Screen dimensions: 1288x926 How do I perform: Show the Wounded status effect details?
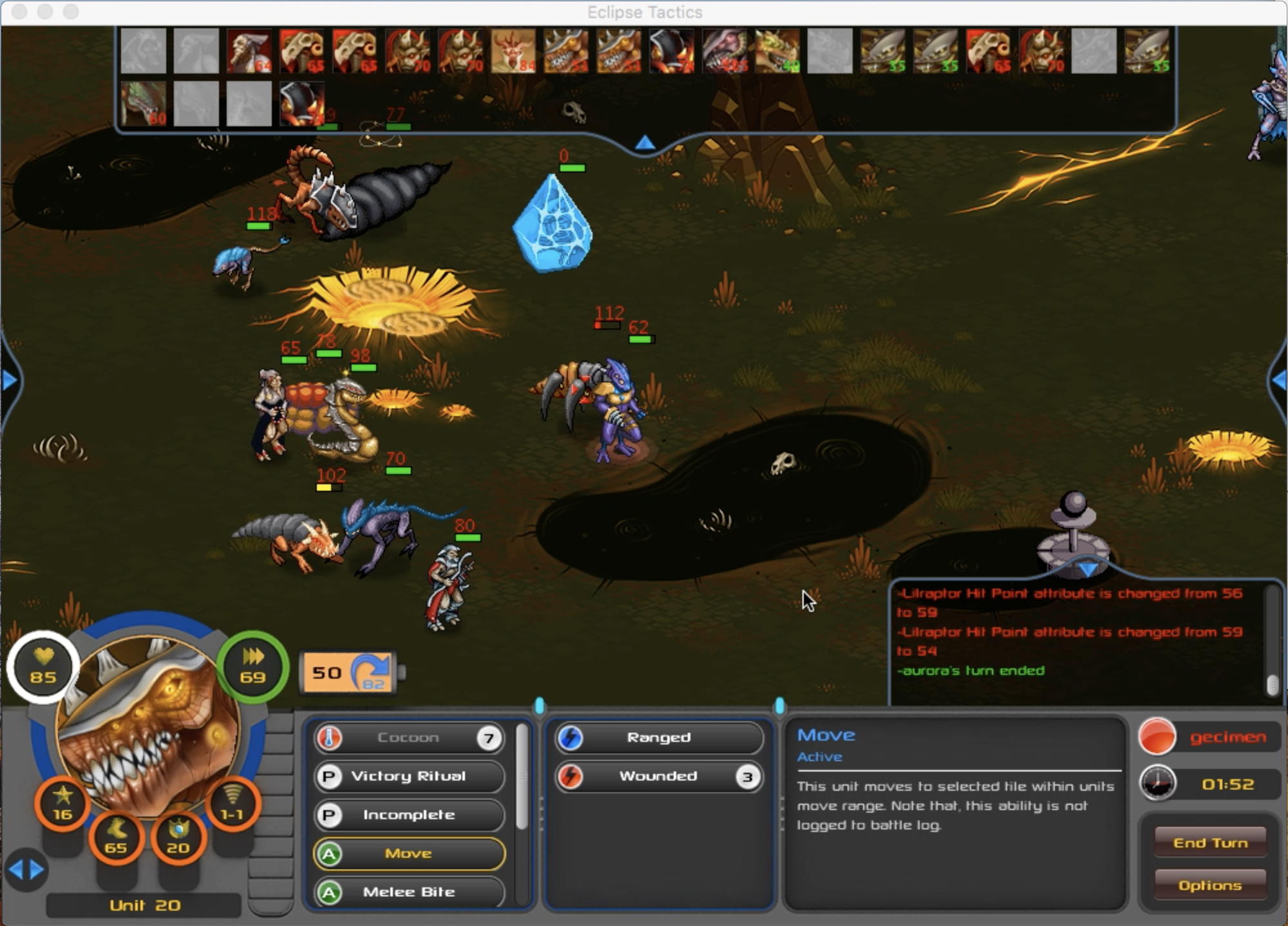coord(658,776)
